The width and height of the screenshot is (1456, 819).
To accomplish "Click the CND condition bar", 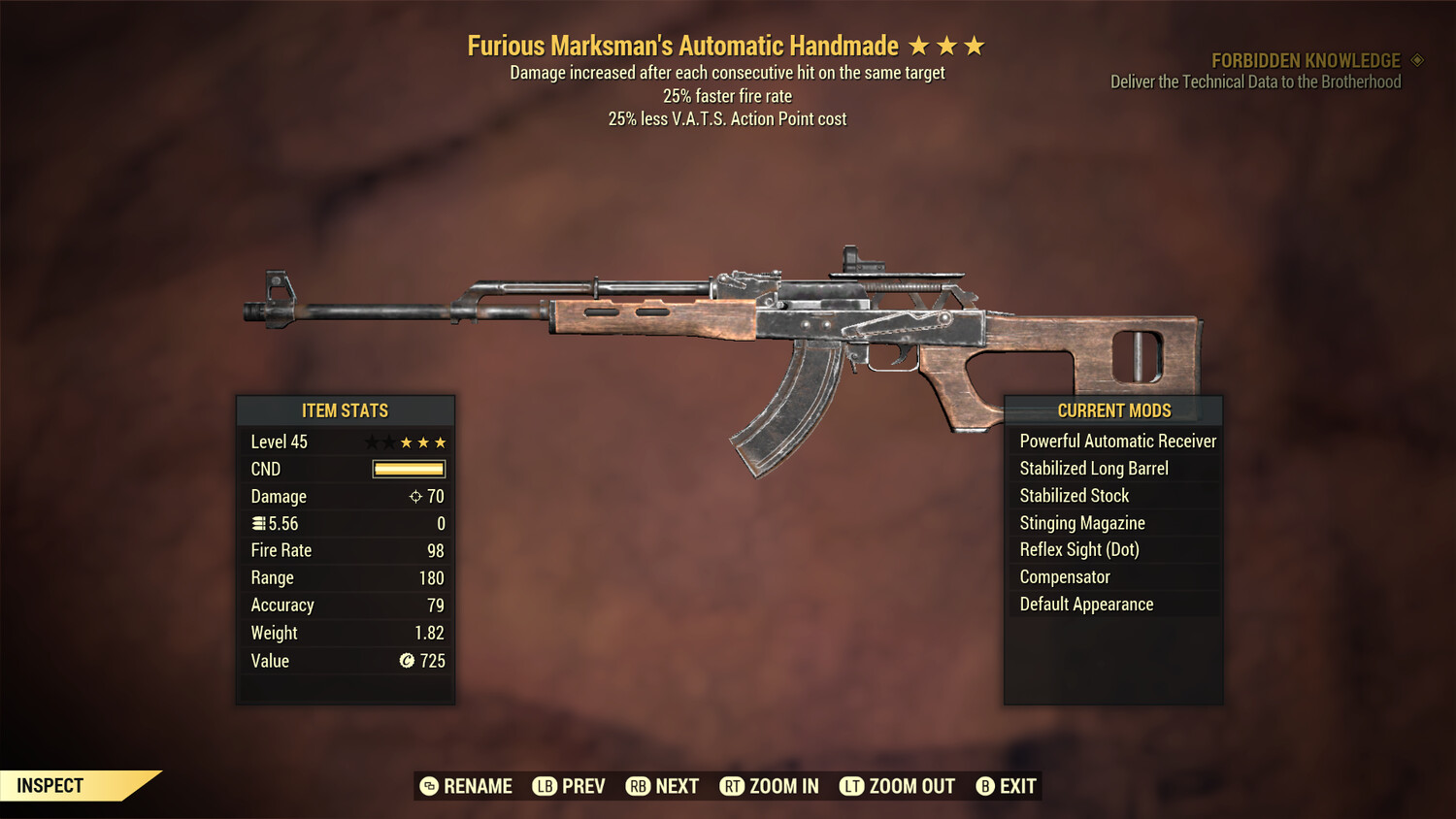I will coord(407,469).
